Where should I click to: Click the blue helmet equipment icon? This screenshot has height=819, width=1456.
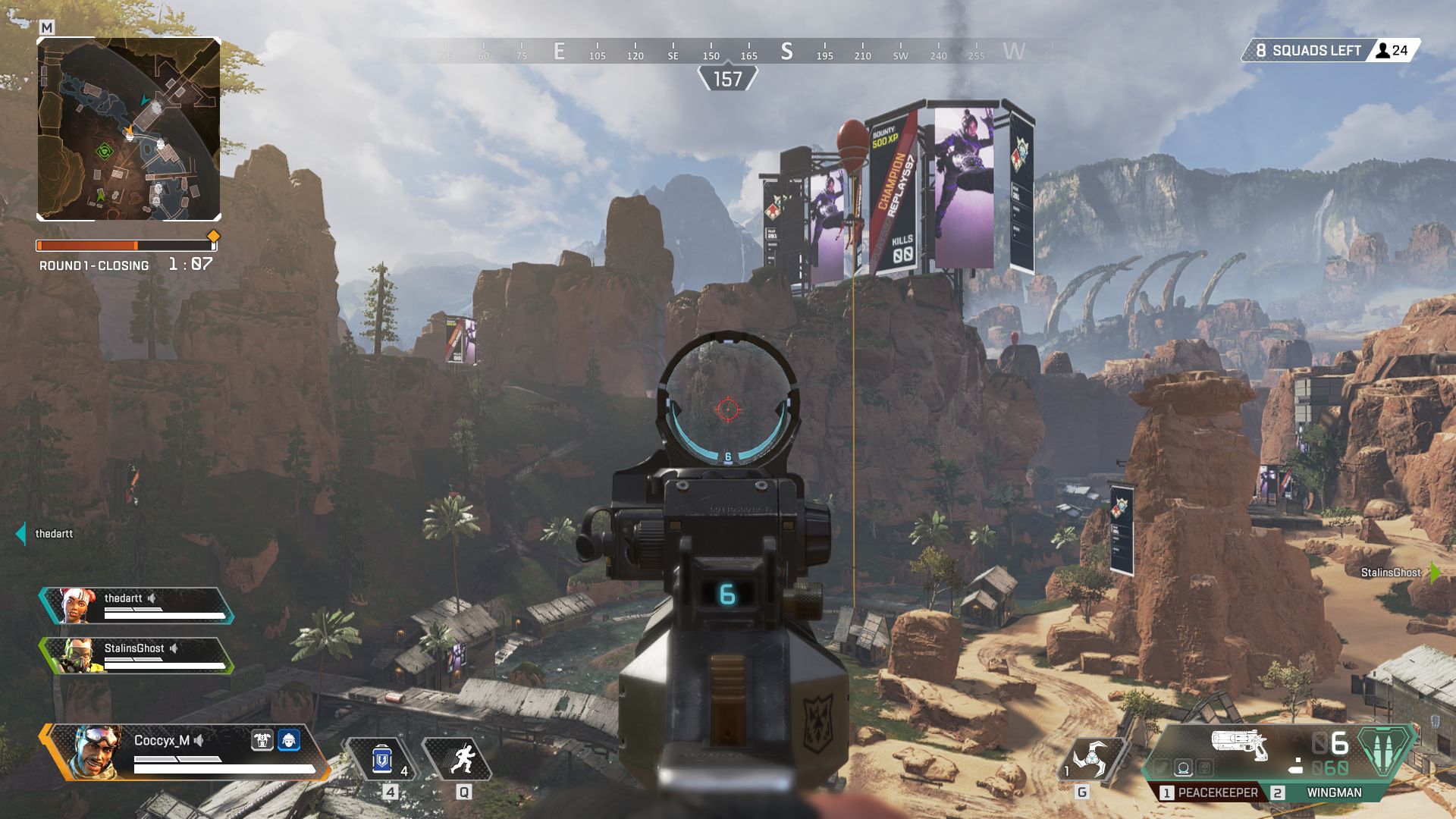[289, 740]
